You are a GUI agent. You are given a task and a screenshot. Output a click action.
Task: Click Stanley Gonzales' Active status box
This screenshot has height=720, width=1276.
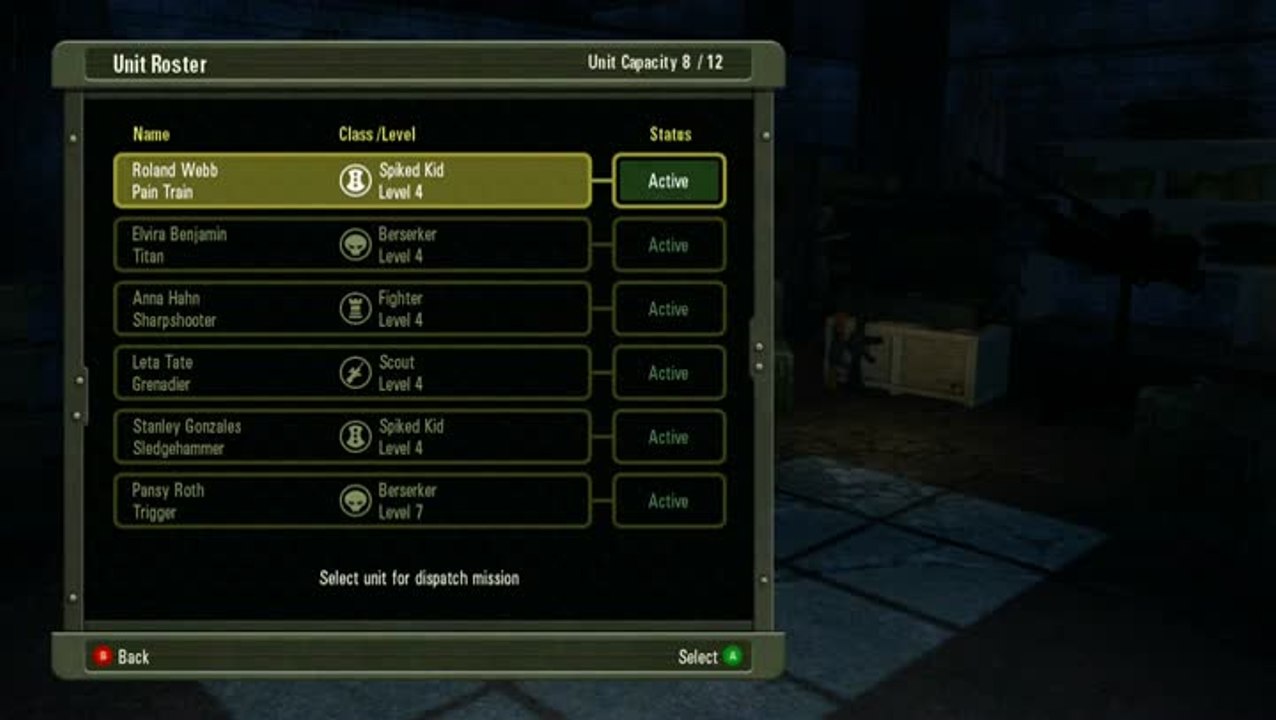[668, 437]
